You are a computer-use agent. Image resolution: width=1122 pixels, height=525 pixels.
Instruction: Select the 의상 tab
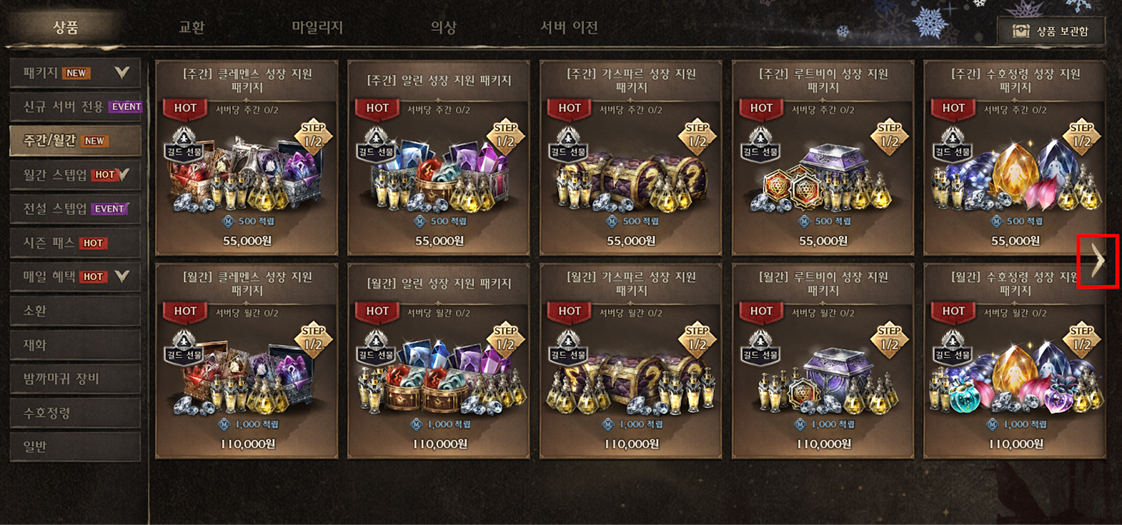tap(443, 27)
